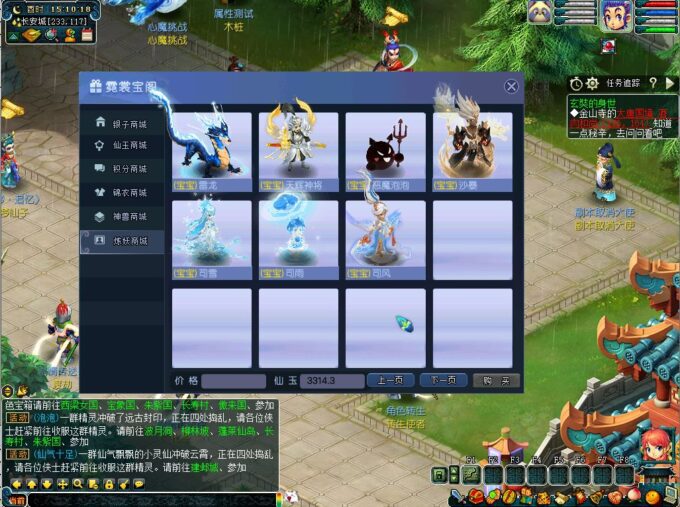The height and width of the screenshot is (507, 680).
Task: Select the black devil 恶魔泡泡 pet
Action: point(385,152)
